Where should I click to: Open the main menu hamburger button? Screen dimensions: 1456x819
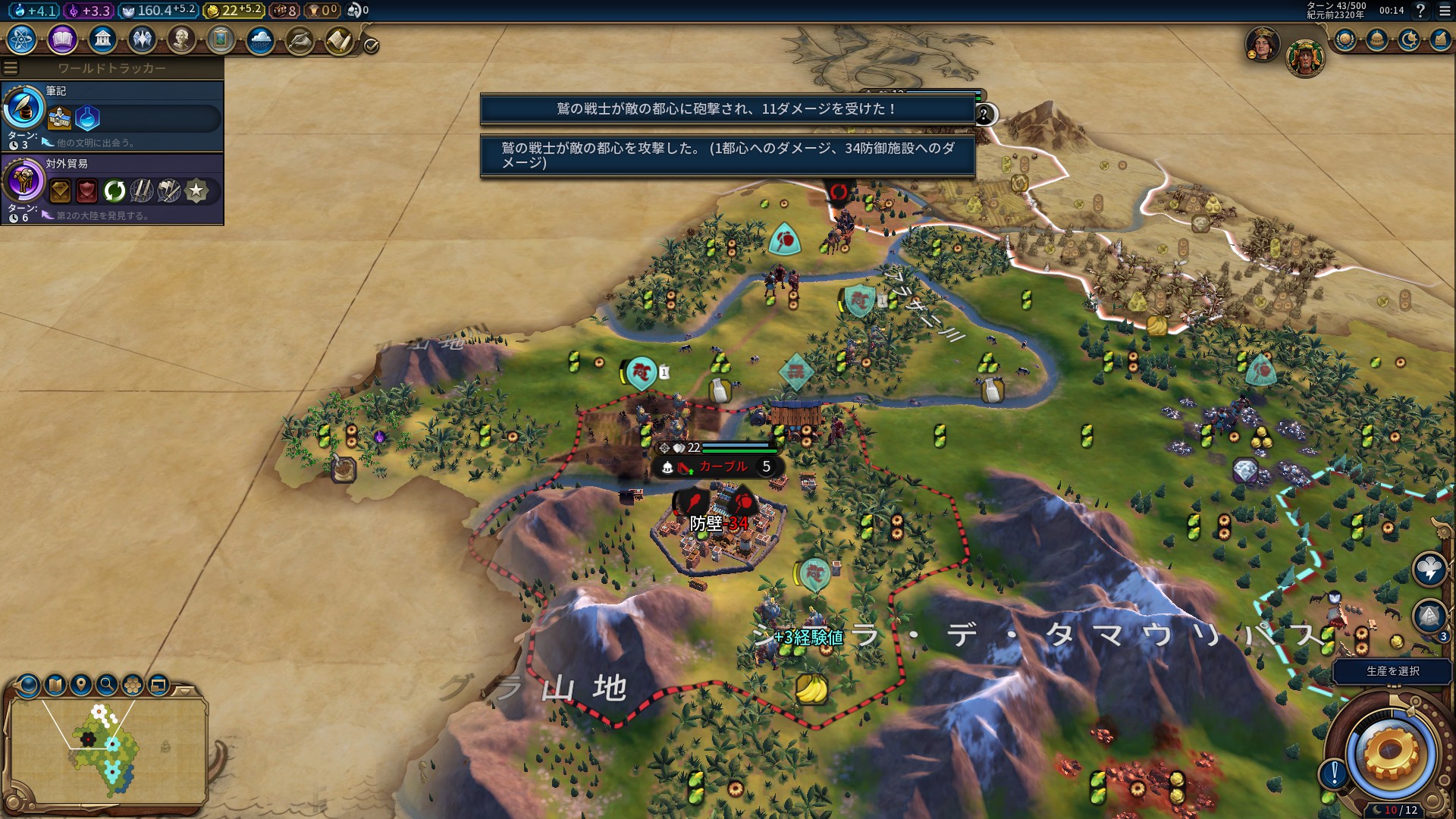[1445, 11]
